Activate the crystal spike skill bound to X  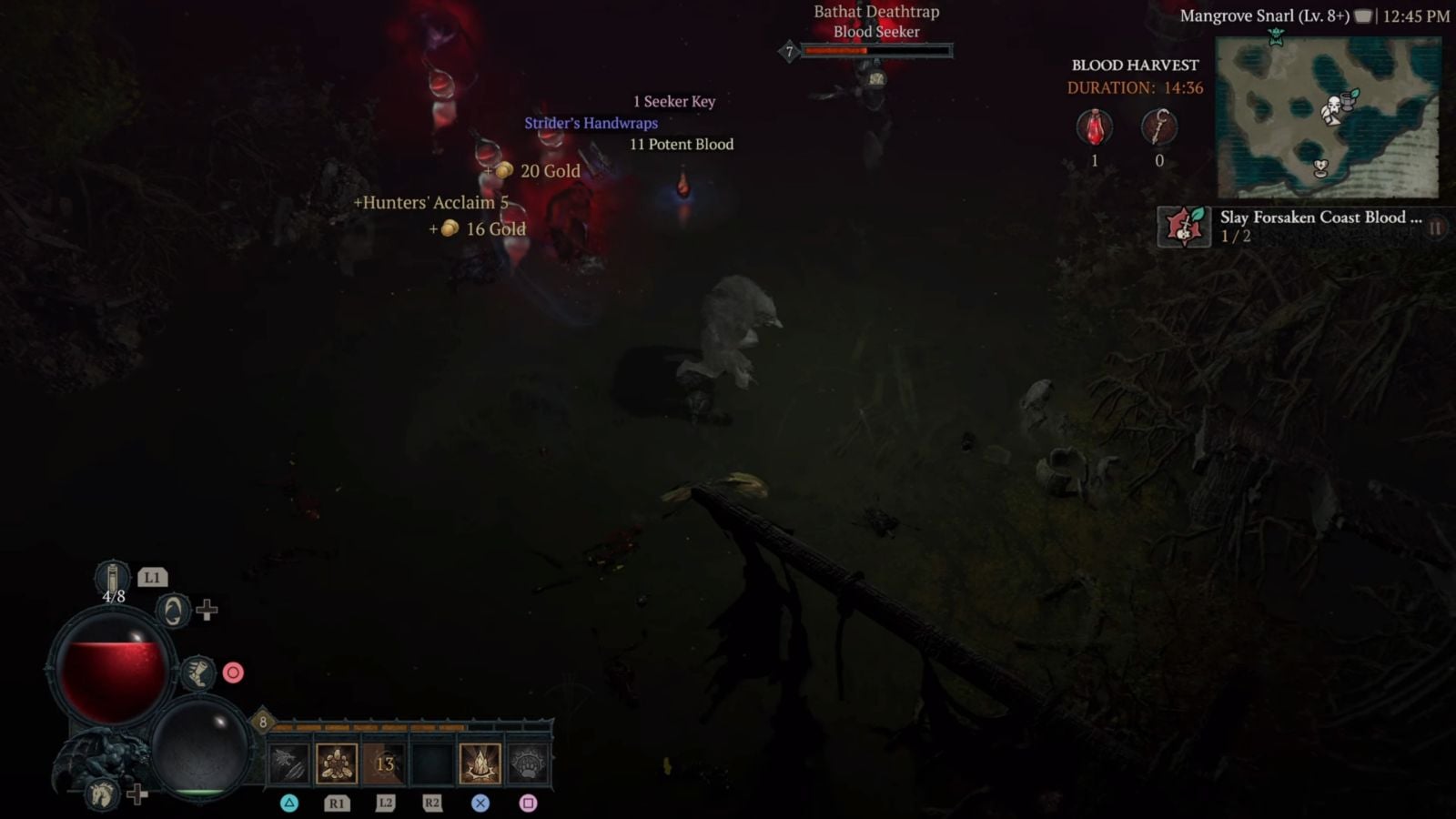tap(480, 763)
